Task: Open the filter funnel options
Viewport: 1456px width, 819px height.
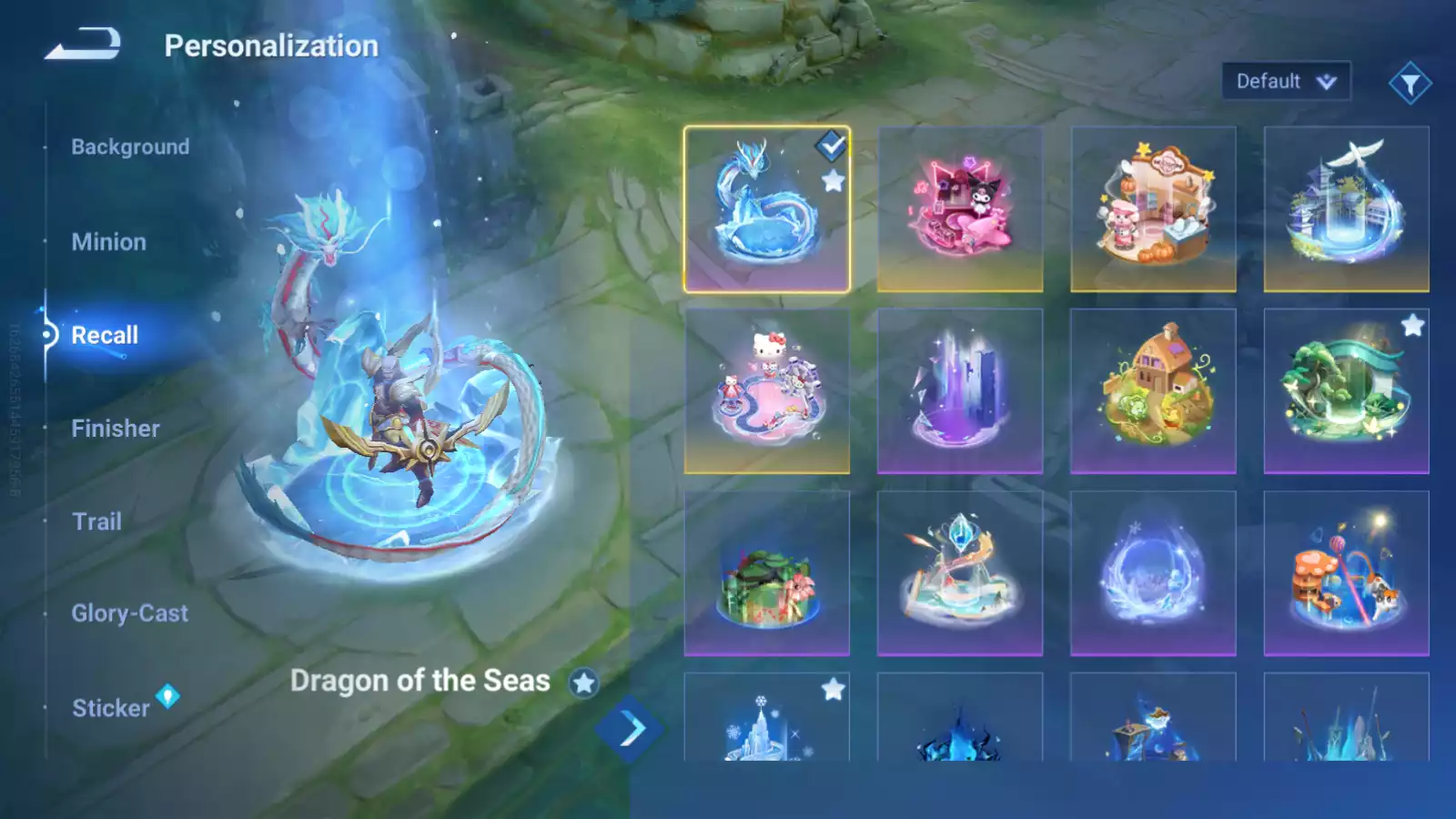Action: click(x=1410, y=84)
